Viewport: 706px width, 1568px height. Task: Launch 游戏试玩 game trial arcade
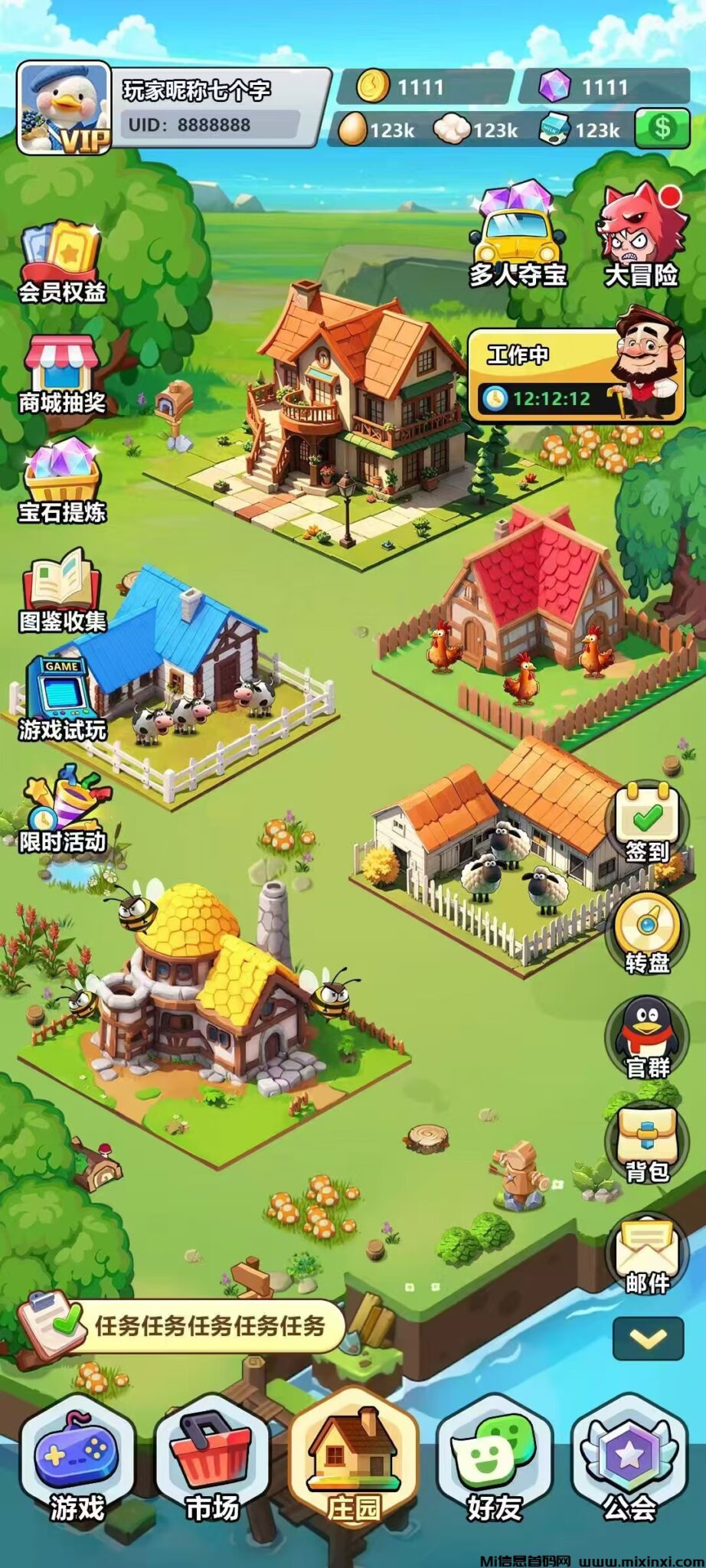(x=62, y=698)
